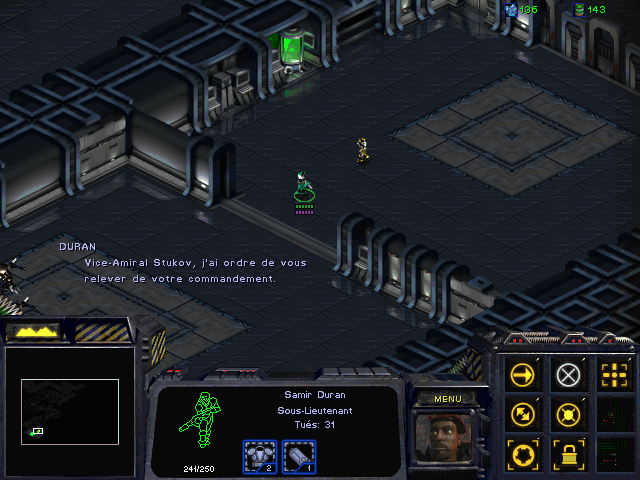Use the Cloak ability icon
This screenshot has height=480, width=640.
522,453
